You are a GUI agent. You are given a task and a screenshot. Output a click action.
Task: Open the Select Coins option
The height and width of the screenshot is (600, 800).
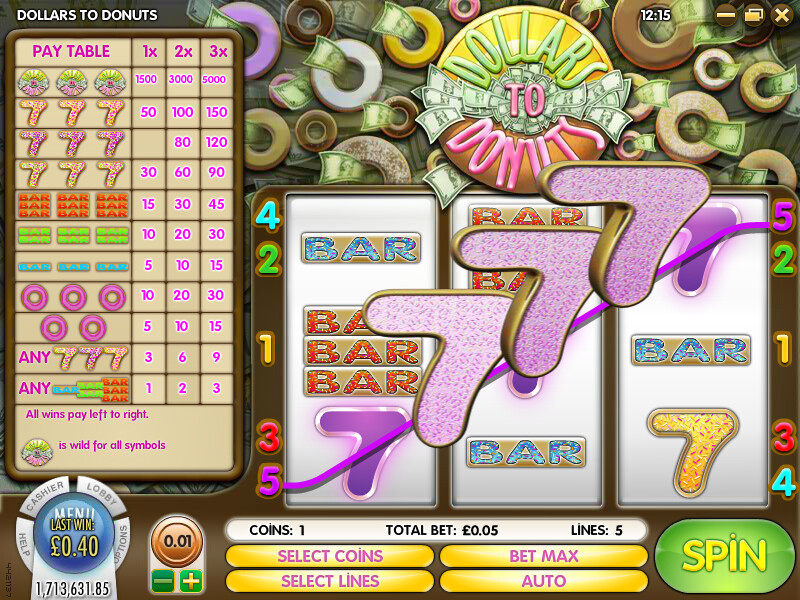point(329,556)
